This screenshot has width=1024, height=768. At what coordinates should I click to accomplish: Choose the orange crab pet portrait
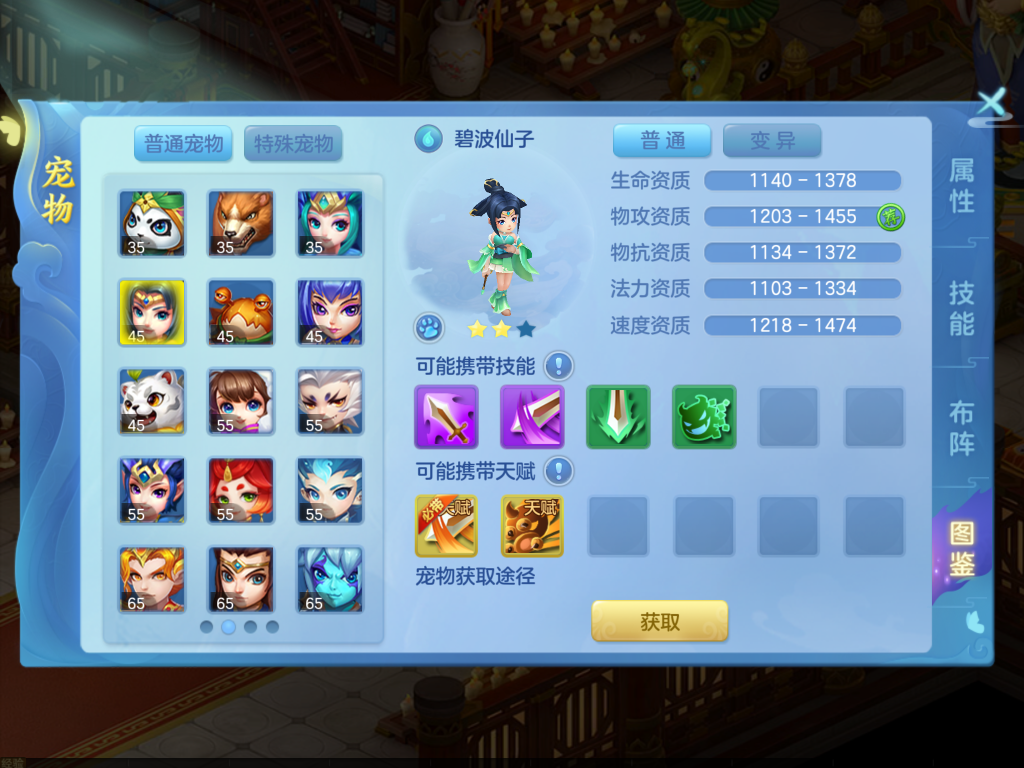[x=241, y=312]
